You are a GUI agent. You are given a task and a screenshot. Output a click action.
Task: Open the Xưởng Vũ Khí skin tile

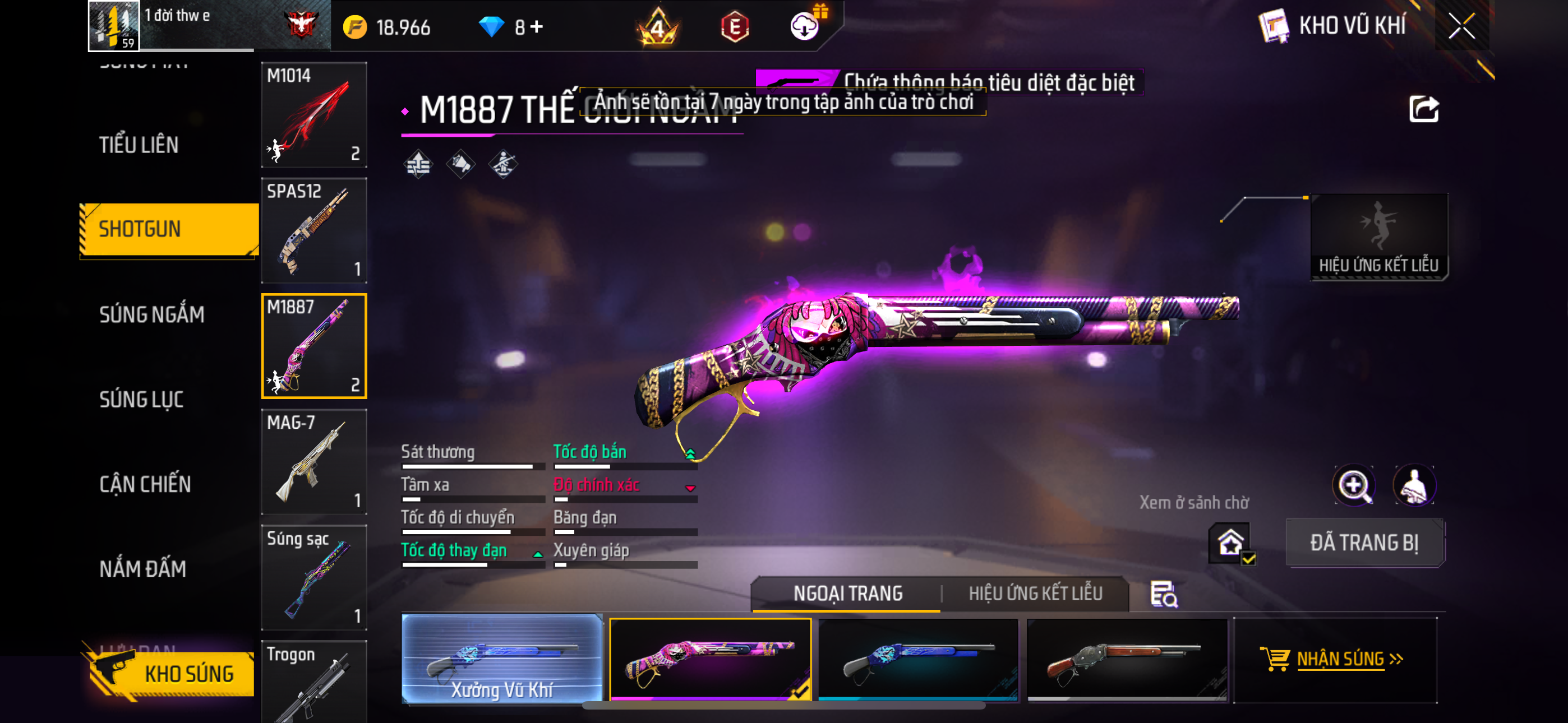coord(502,659)
